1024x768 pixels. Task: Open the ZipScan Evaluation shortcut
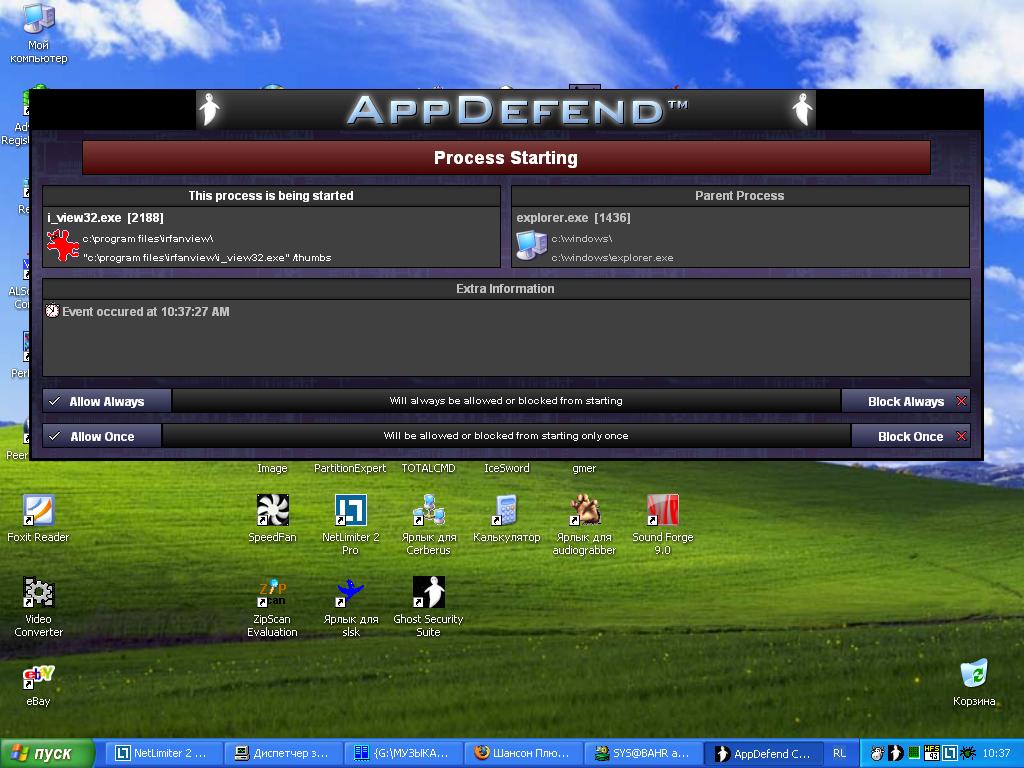pos(272,593)
